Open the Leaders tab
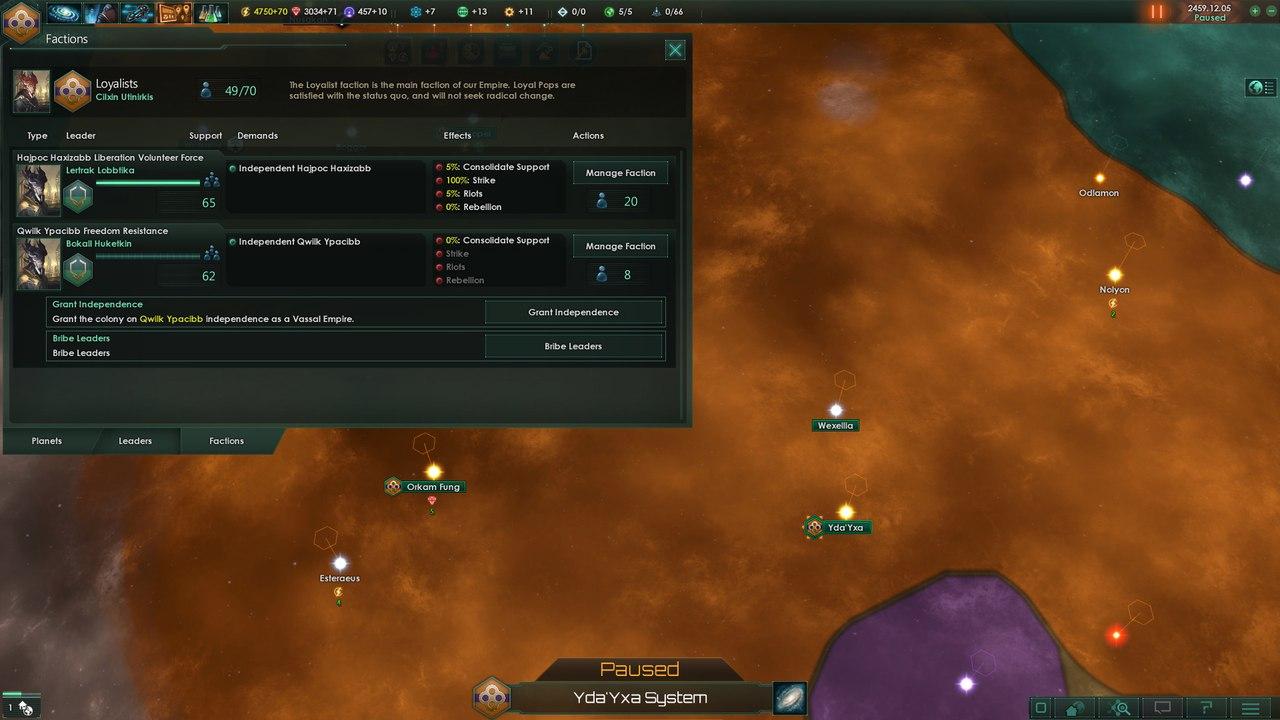Viewport: 1280px width, 720px height. 135,441
